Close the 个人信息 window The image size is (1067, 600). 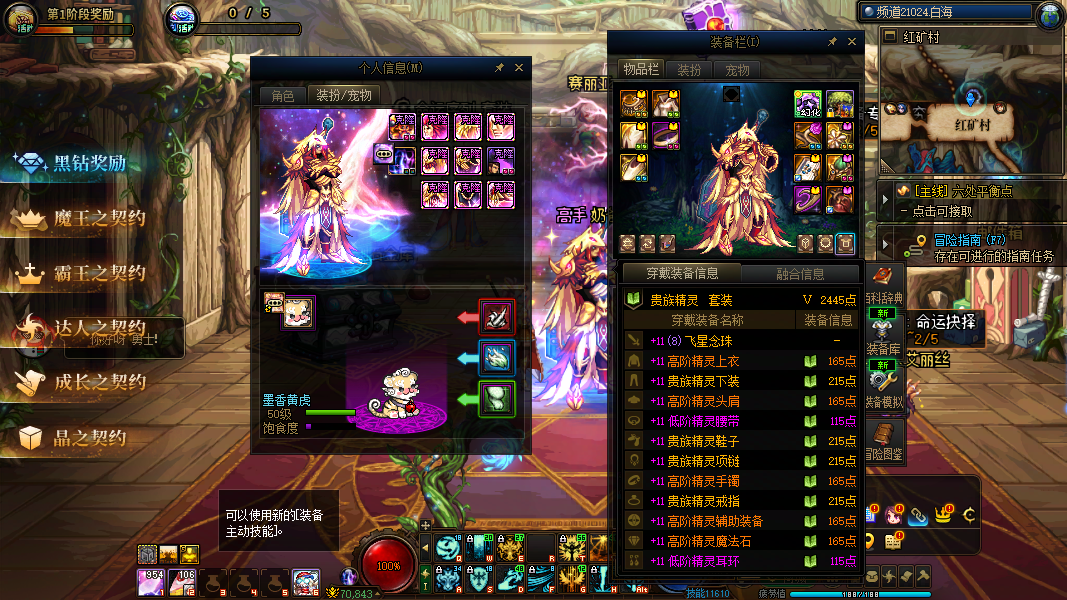tap(519, 68)
